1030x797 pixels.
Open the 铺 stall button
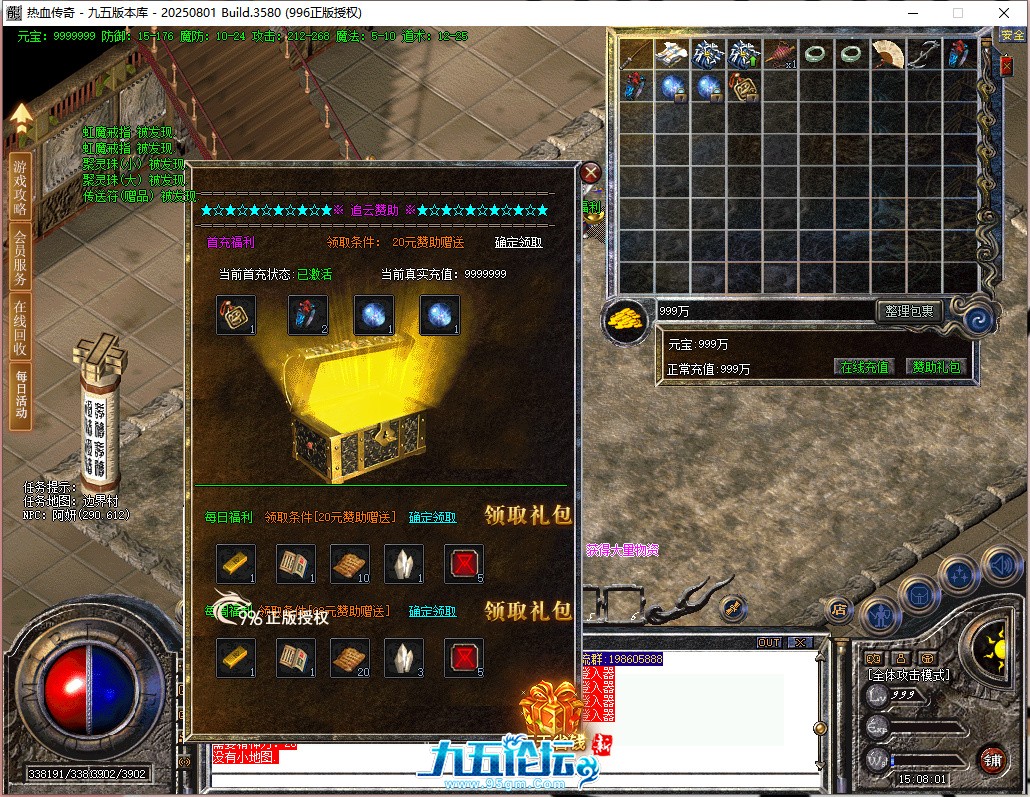992,759
